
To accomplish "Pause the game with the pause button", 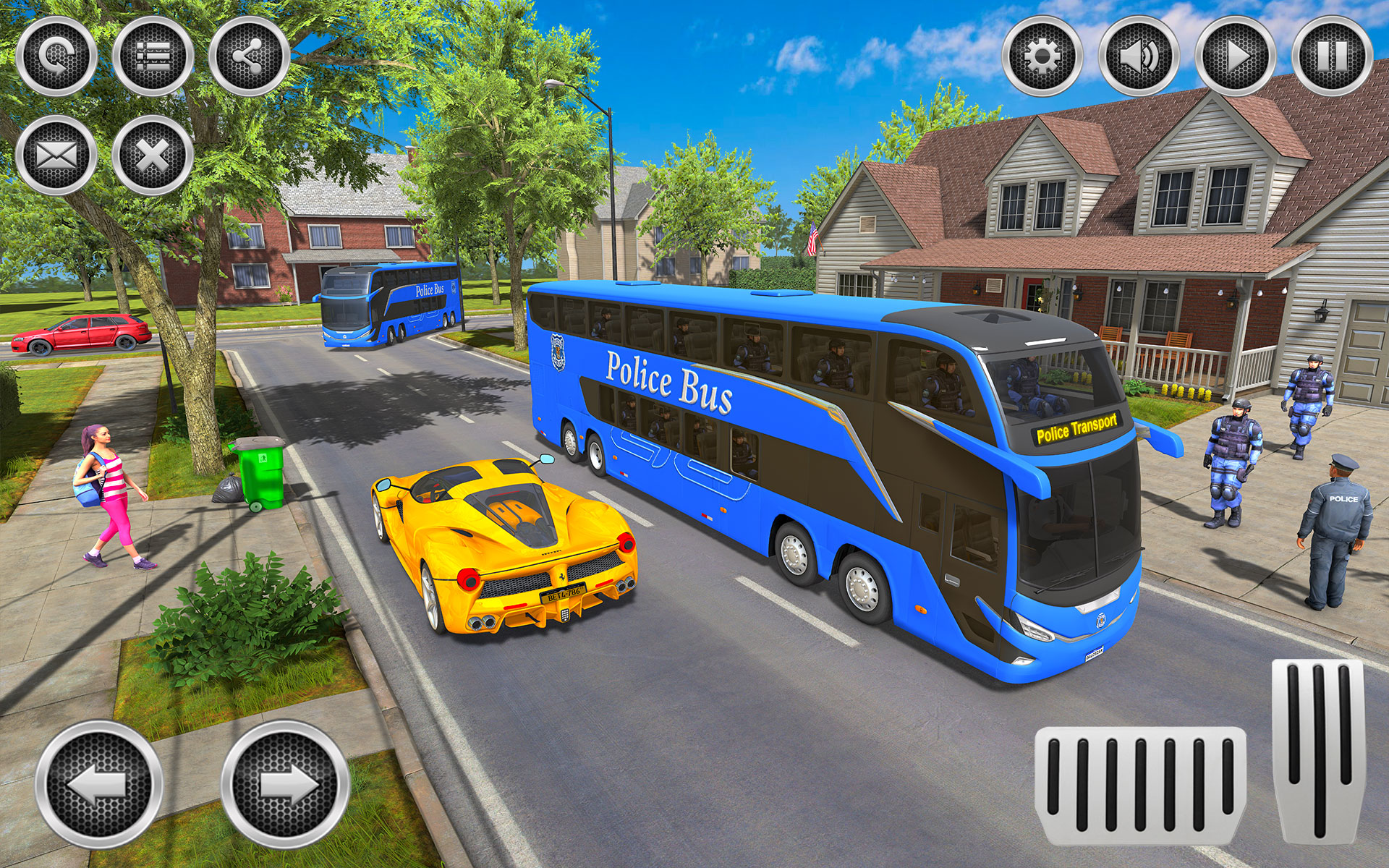I will point(1332,56).
